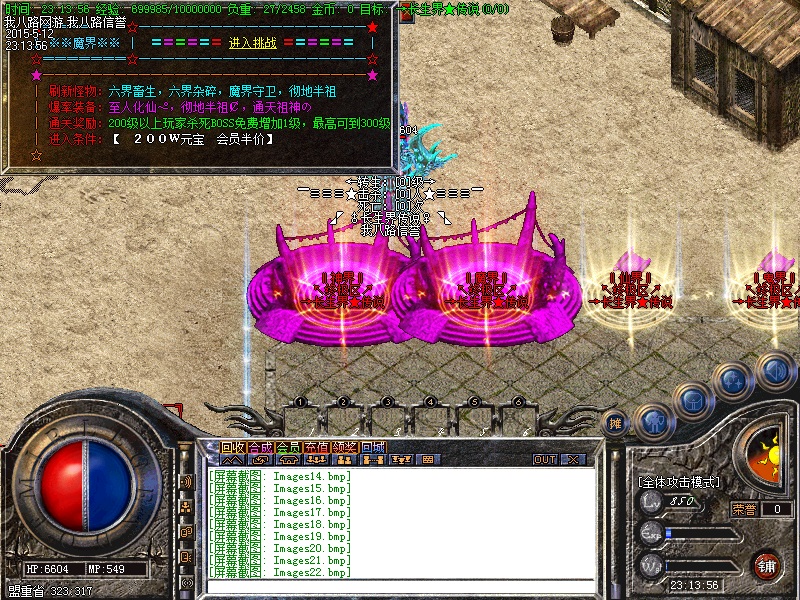Click the 进入挑战 link in the dialog
Viewport: 800px width, 600px height.
(x=253, y=43)
